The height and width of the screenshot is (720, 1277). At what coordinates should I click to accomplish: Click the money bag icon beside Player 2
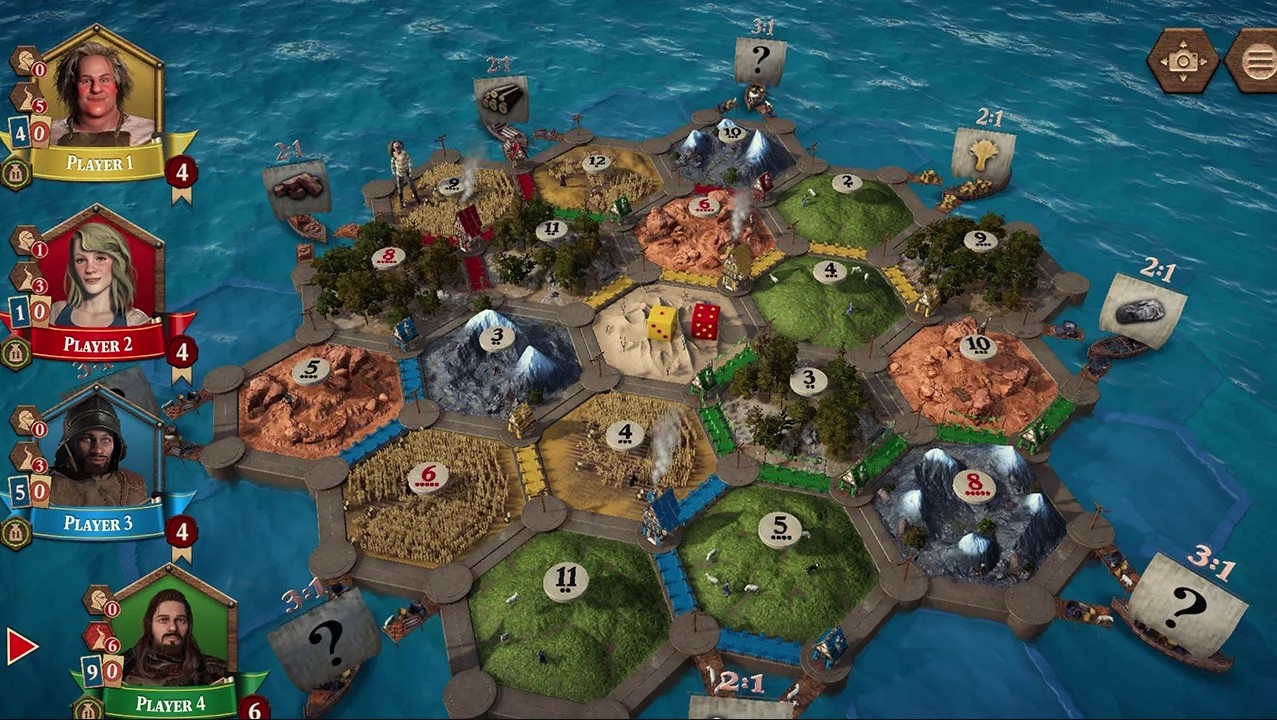point(16,352)
